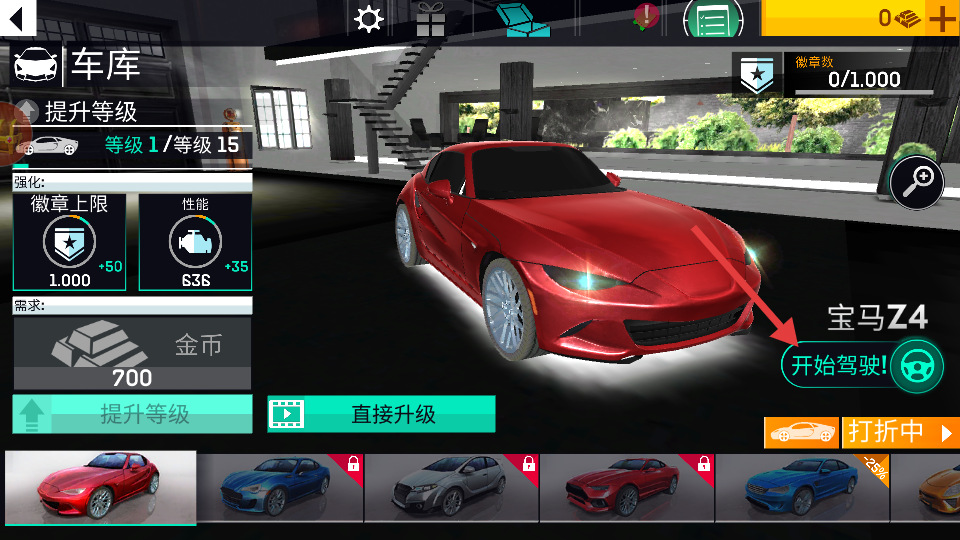Select the locked blue coupe thumbnail
The image size is (960, 540).
click(x=278, y=487)
